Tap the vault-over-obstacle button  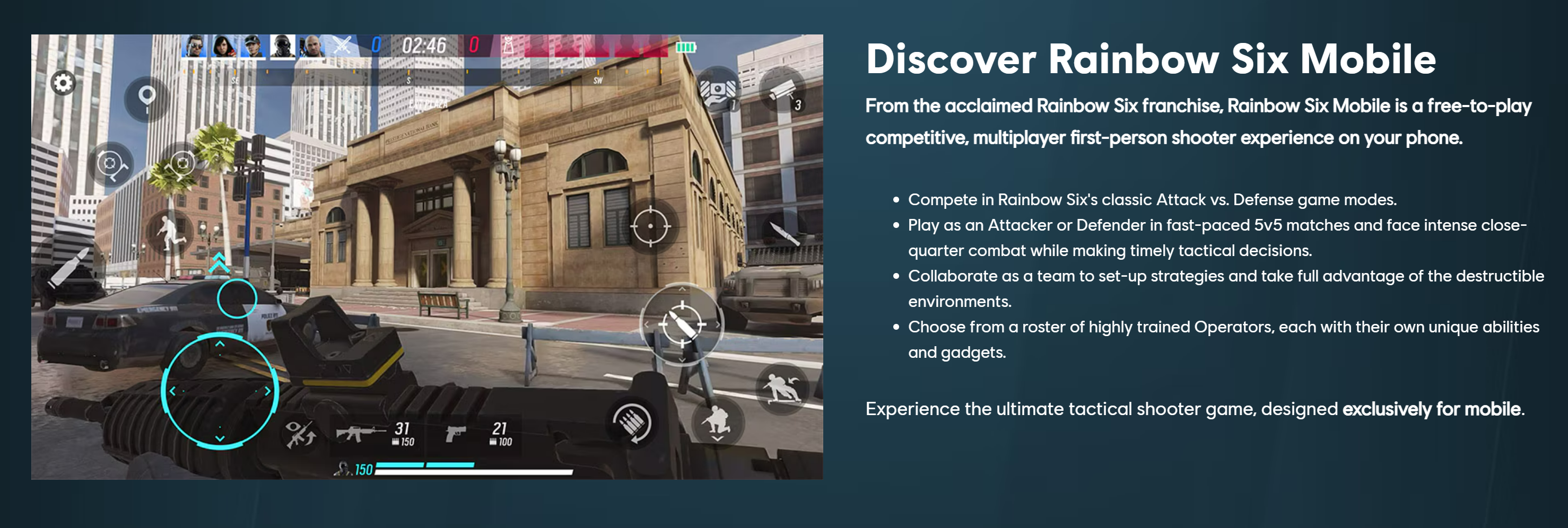pyautogui.click(x=782, y=389)
